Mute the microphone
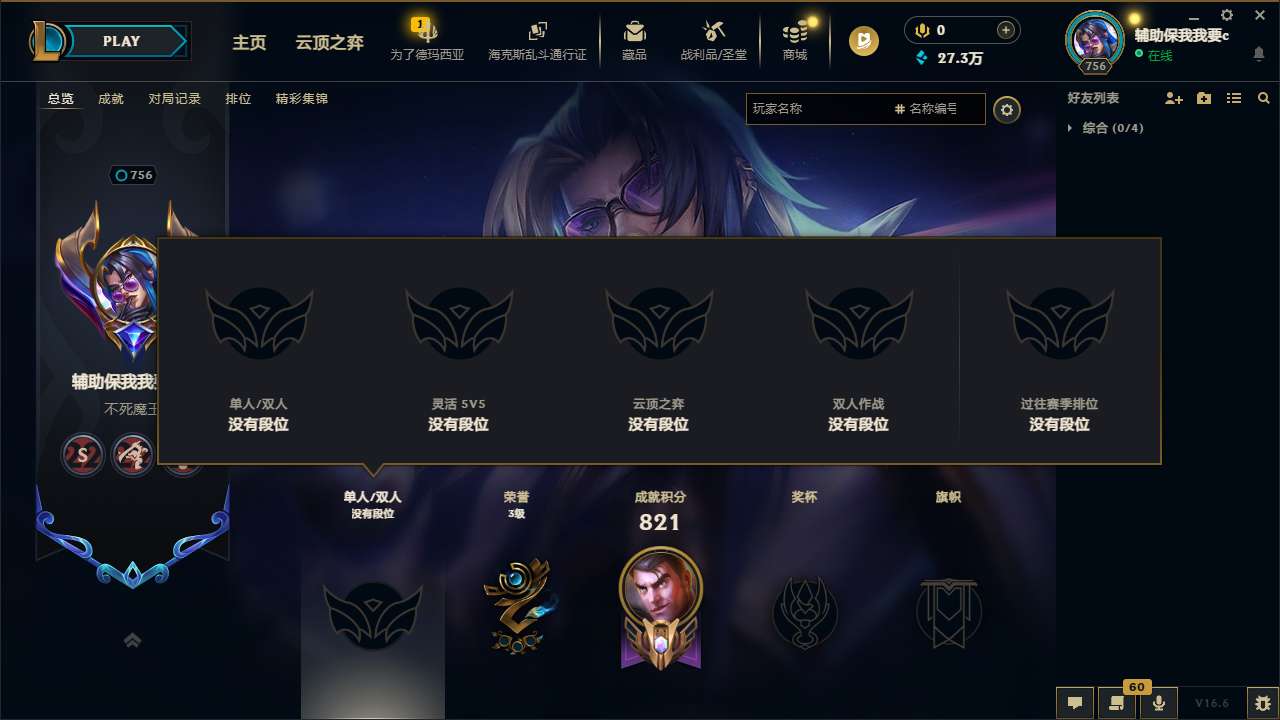 click(x=1158, y=703)
